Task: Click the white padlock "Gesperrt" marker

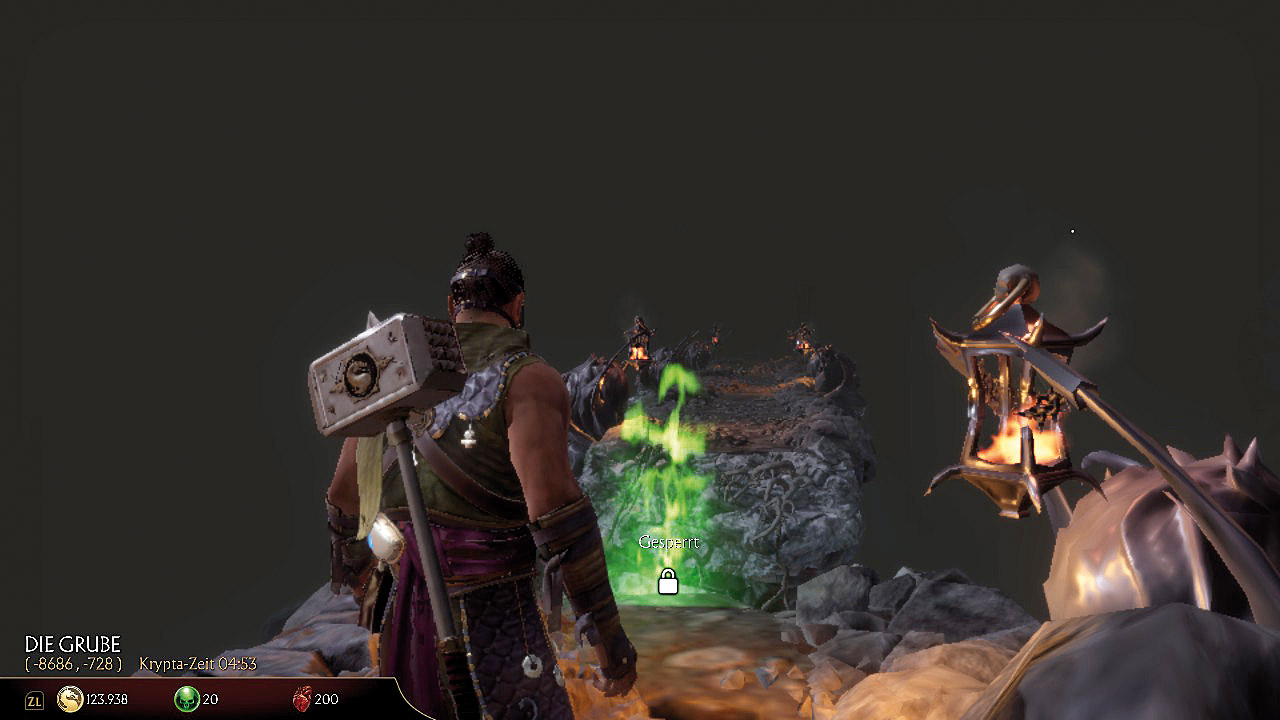Action: [668, 581]
